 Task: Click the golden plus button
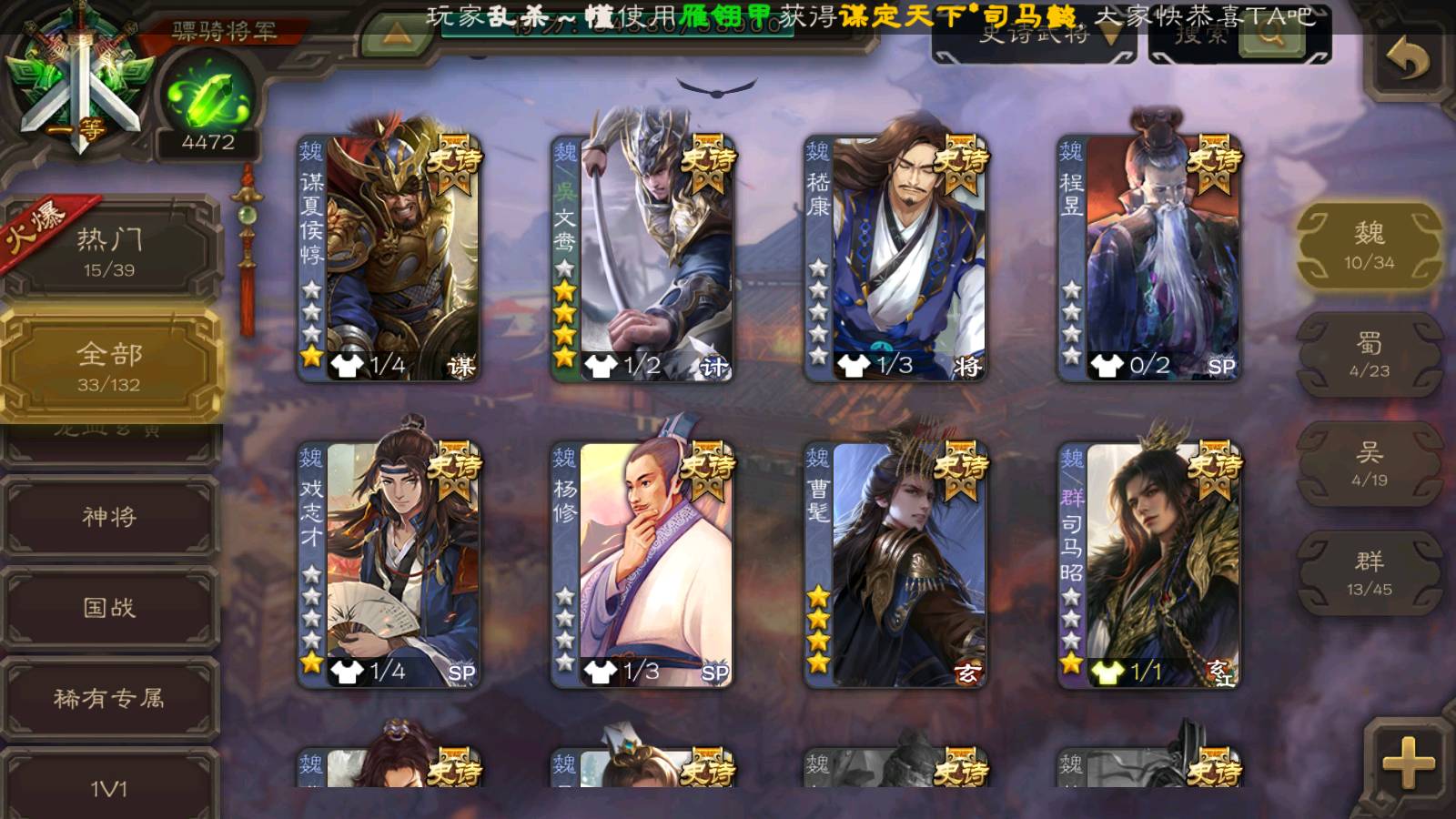point(1407,763)
